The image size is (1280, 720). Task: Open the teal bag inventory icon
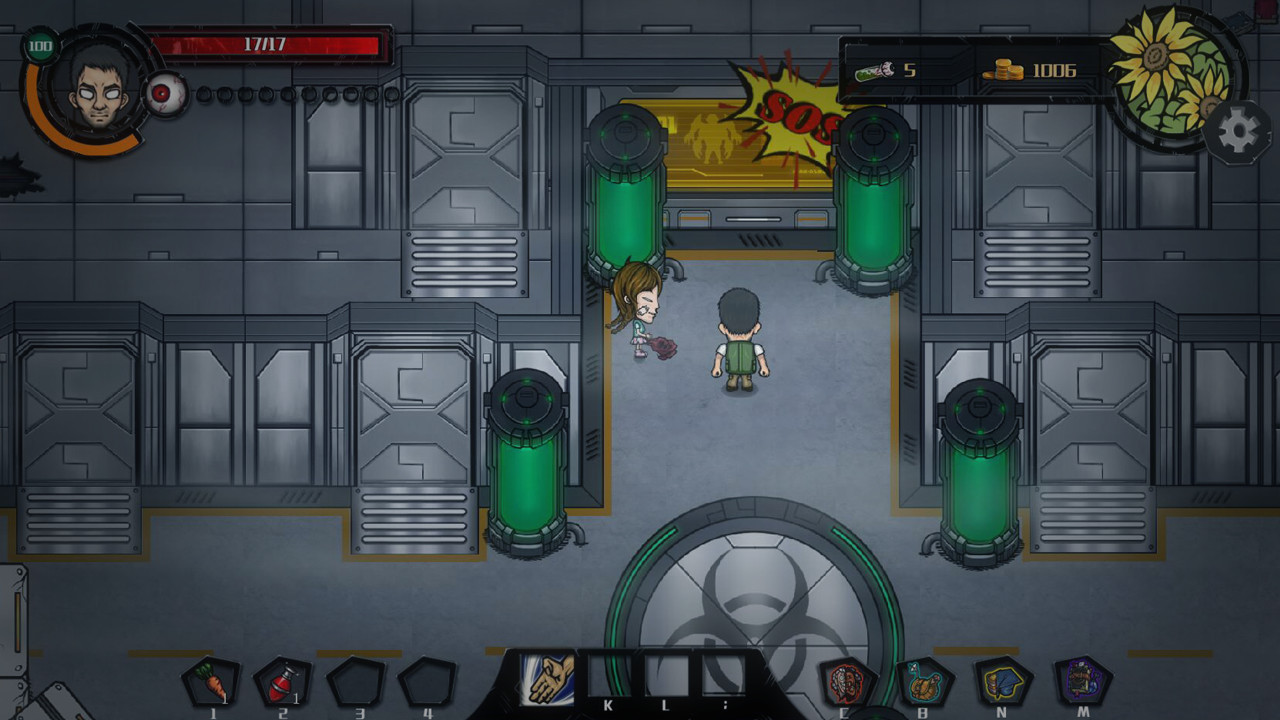pos(925,682)
